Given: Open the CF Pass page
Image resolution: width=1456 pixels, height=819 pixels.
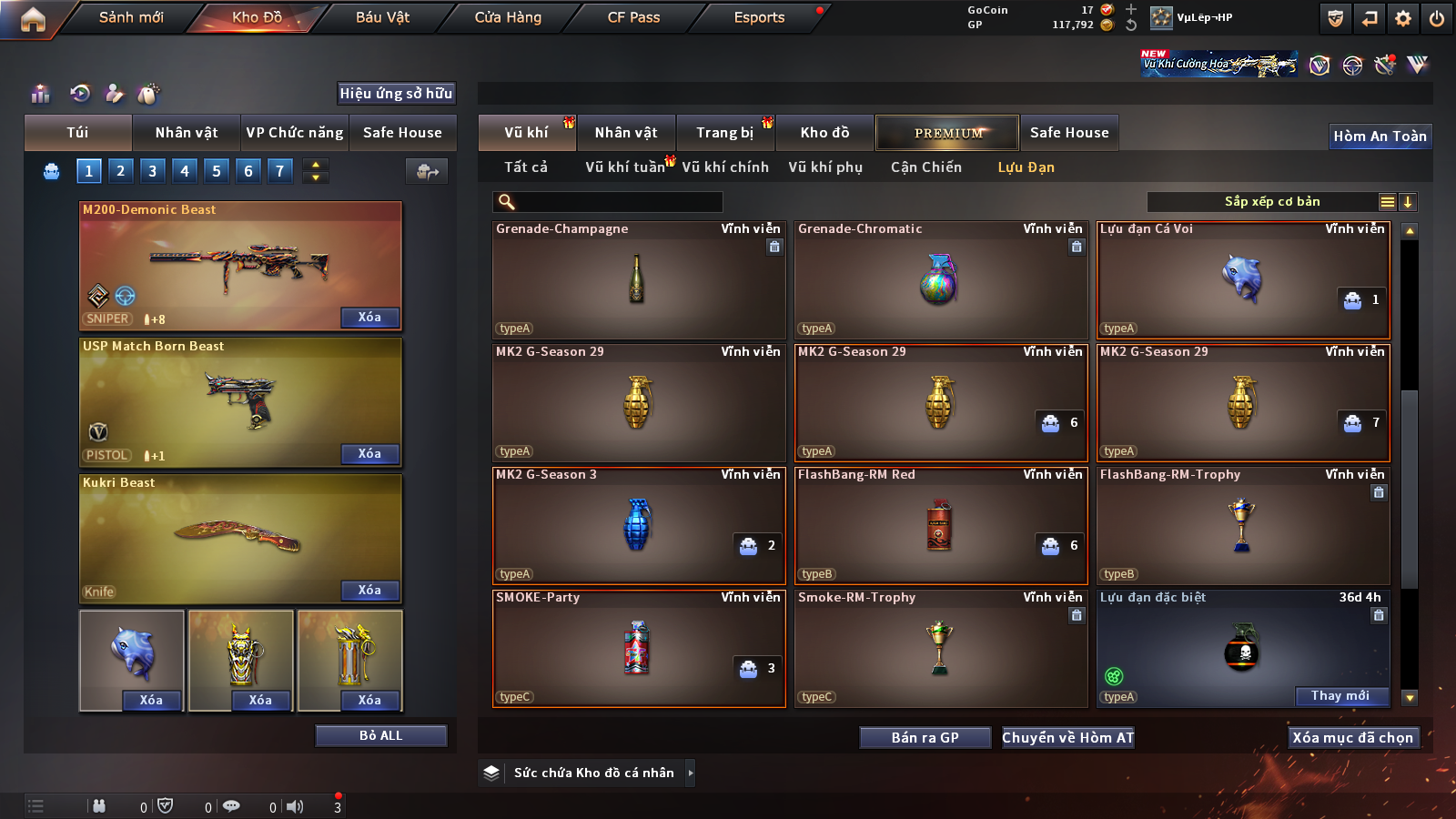Looking at the screenshot, I should click(x=633, y=17).
